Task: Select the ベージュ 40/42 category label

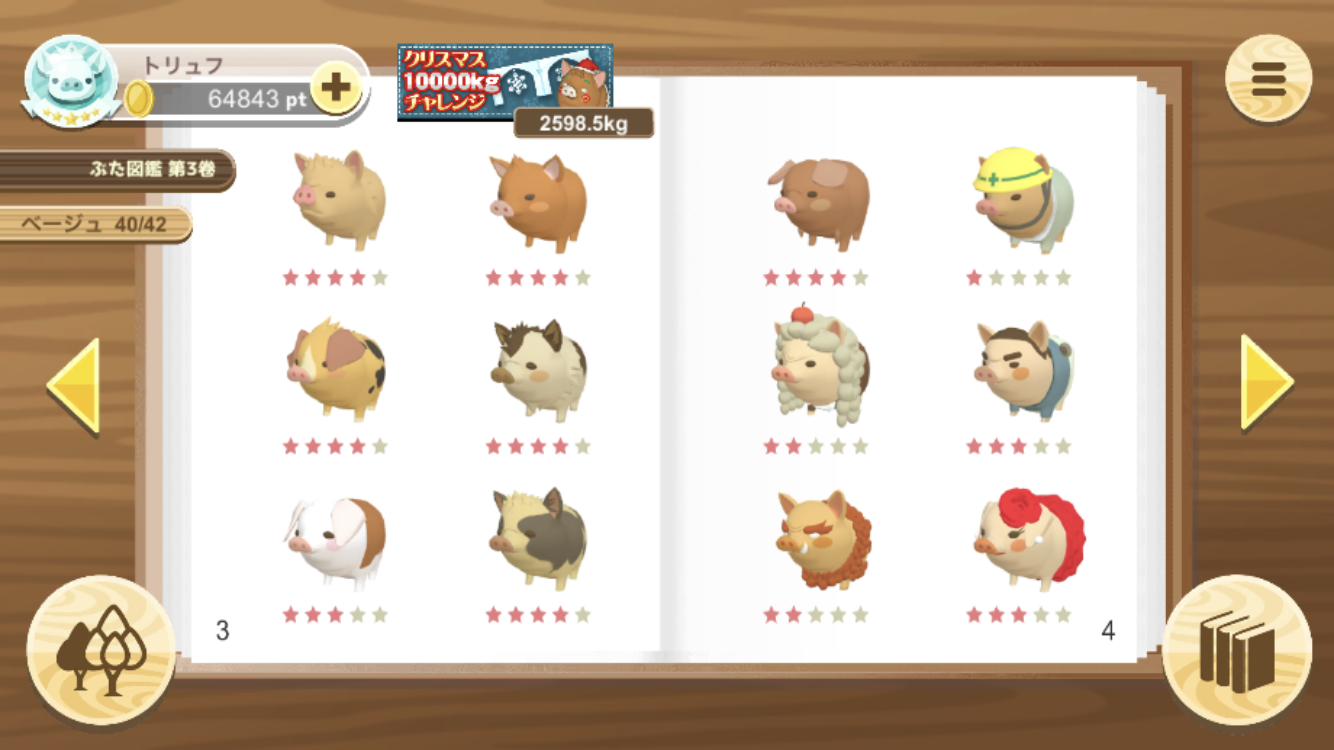Action: (97, 224)
